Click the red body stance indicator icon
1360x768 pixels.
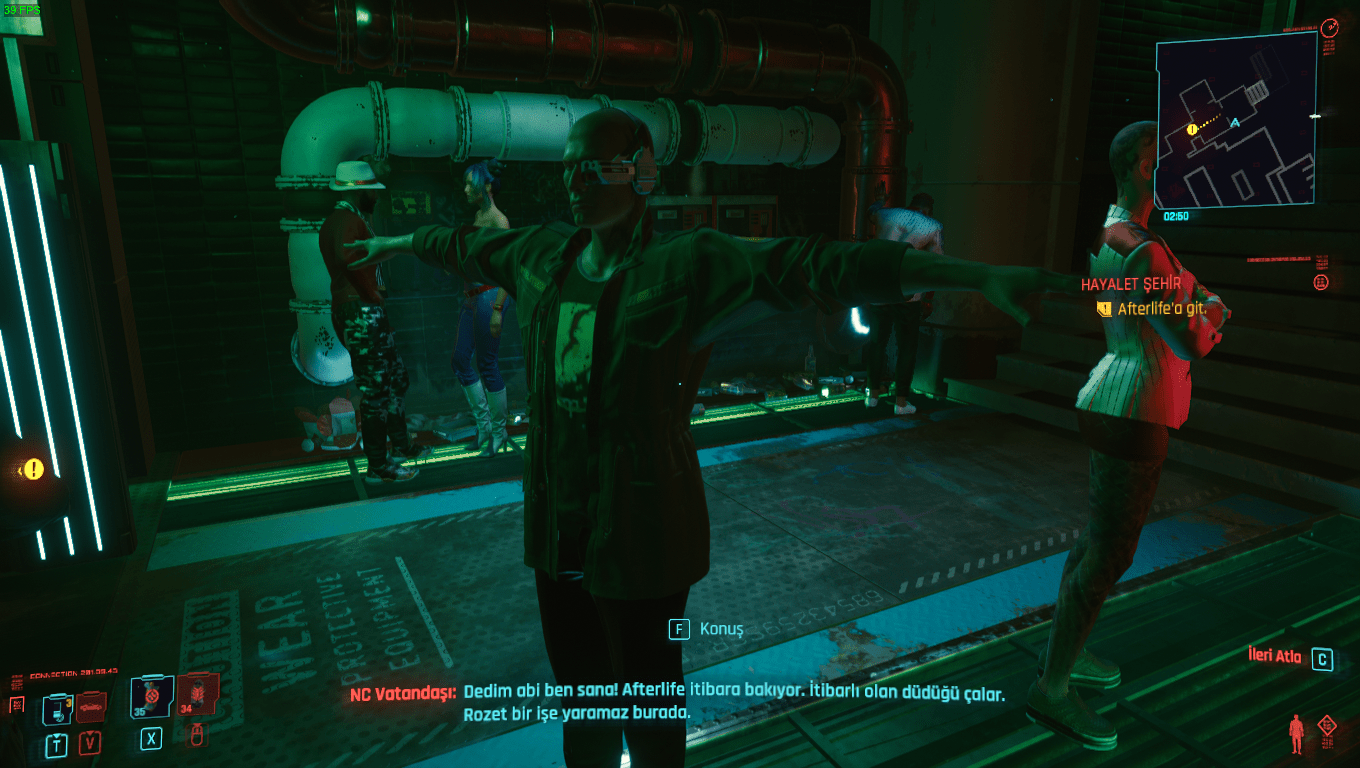pos(1297,733)
